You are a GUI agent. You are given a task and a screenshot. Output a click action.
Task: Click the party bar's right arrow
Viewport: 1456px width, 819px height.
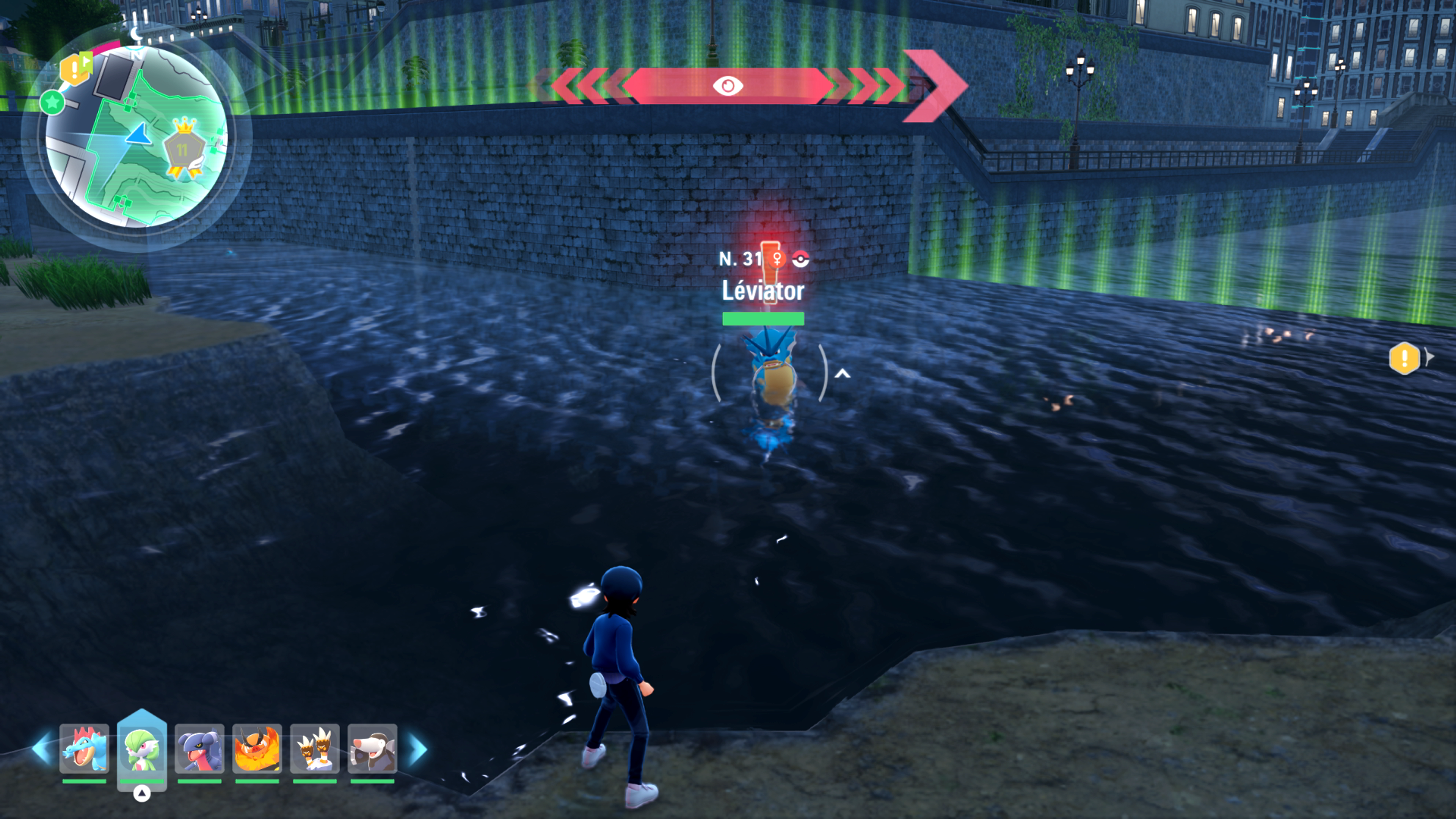(418, 749)
